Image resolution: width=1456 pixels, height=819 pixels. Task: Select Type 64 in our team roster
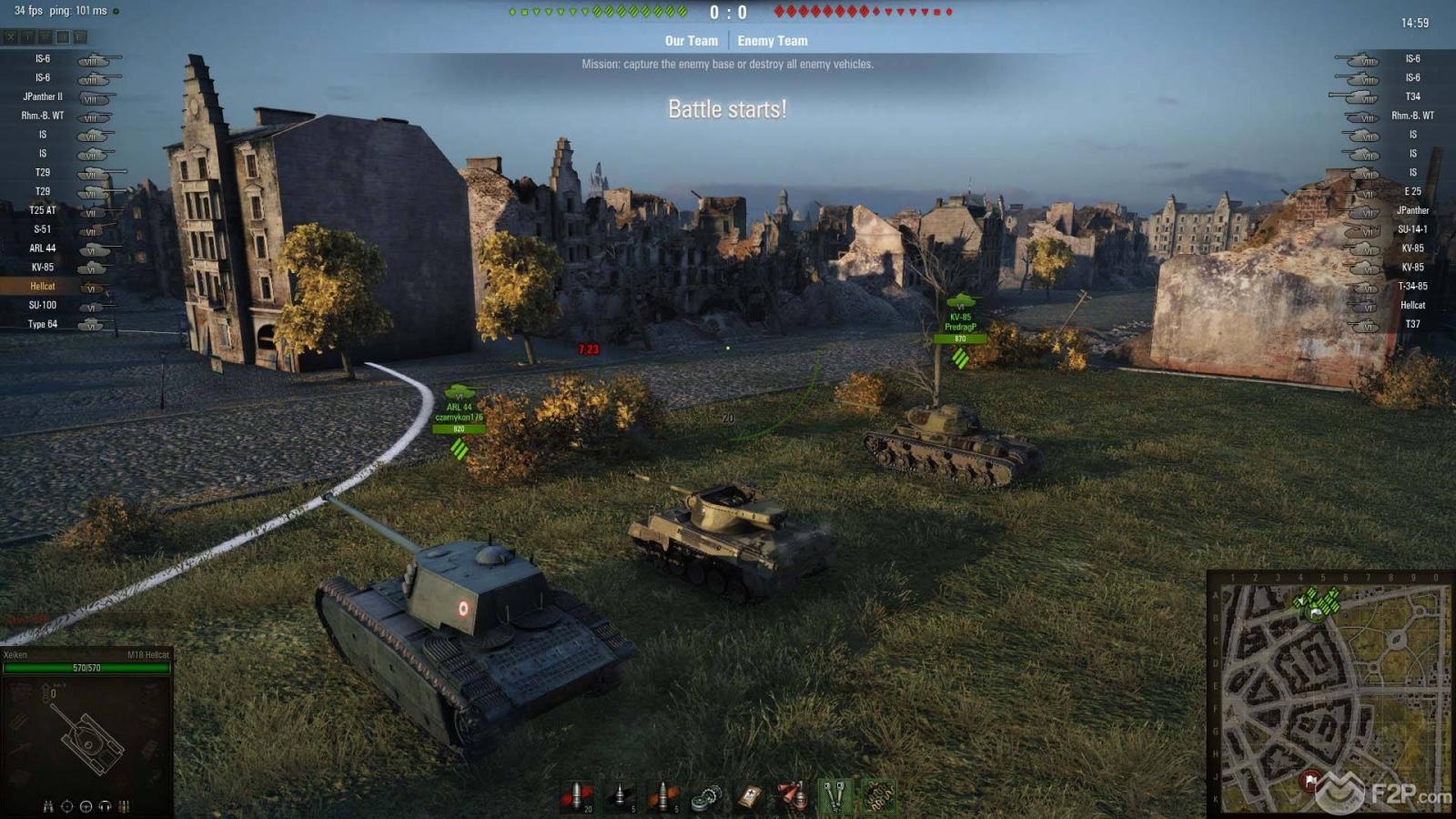click(x=43, y=325)
